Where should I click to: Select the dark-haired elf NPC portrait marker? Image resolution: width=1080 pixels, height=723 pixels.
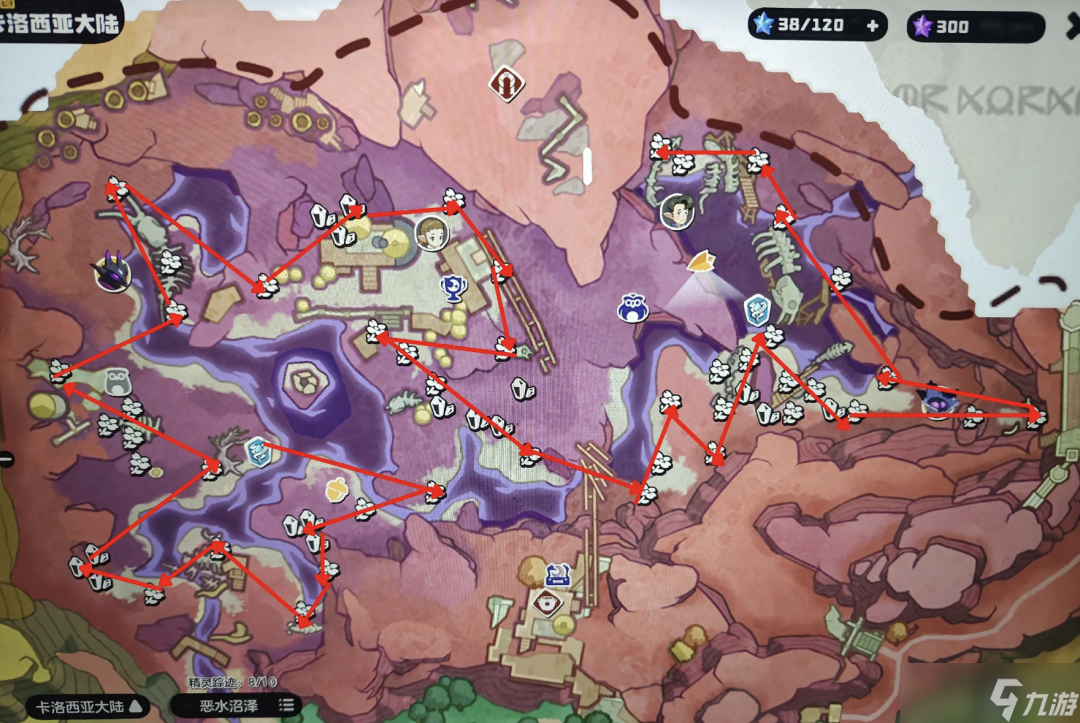(677, 211)
